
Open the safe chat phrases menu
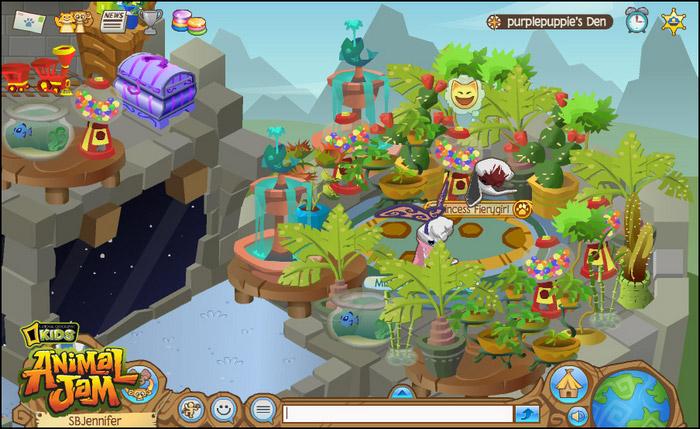262,409
